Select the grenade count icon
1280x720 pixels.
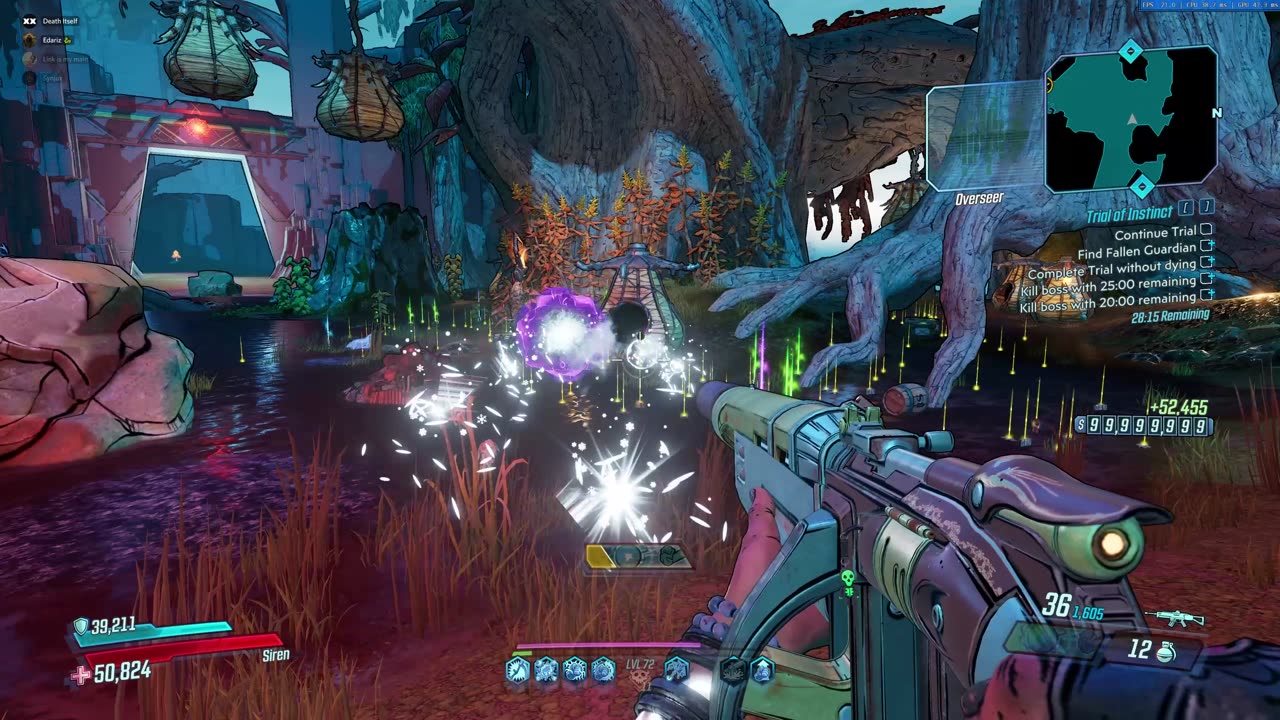tap(1164, 652)
